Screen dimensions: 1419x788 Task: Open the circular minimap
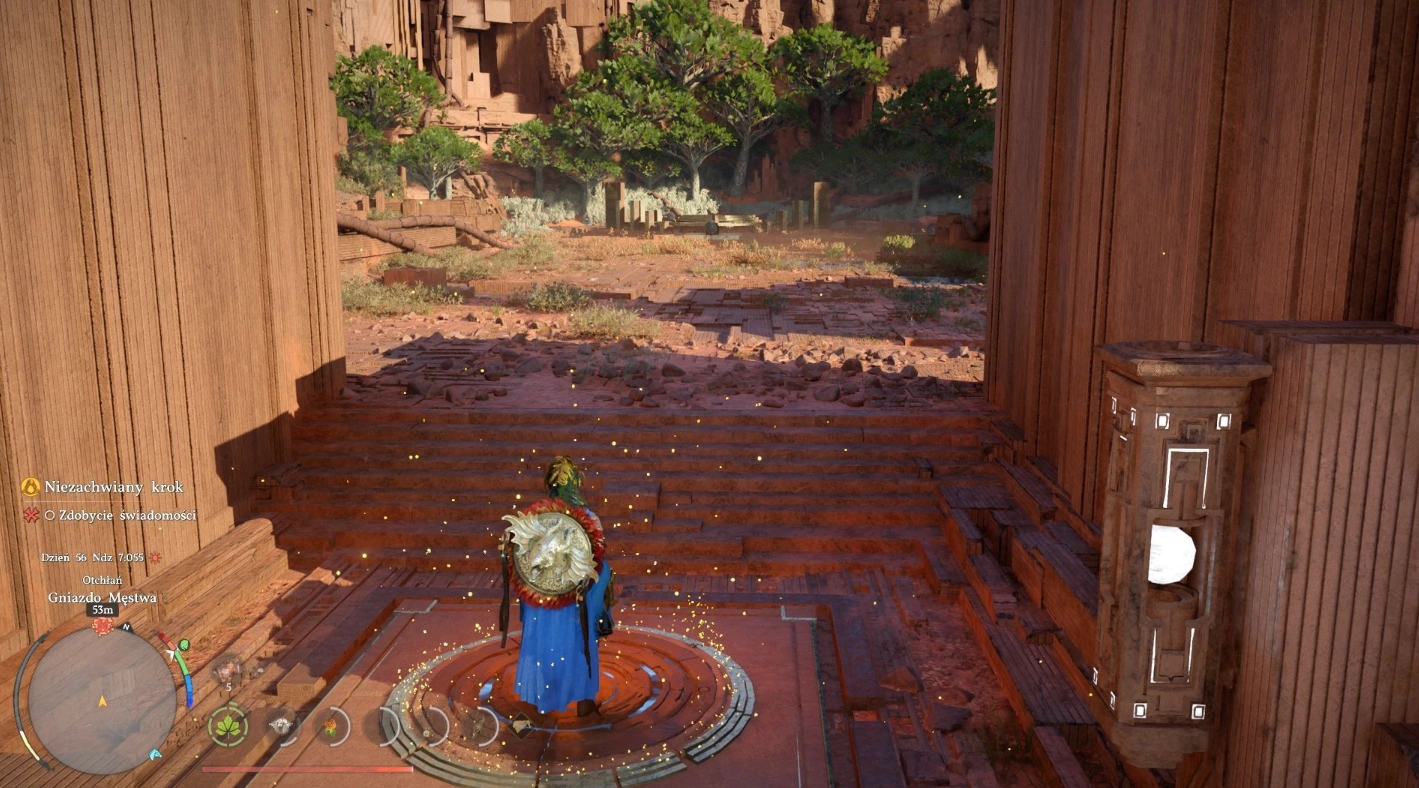[101, 699]
